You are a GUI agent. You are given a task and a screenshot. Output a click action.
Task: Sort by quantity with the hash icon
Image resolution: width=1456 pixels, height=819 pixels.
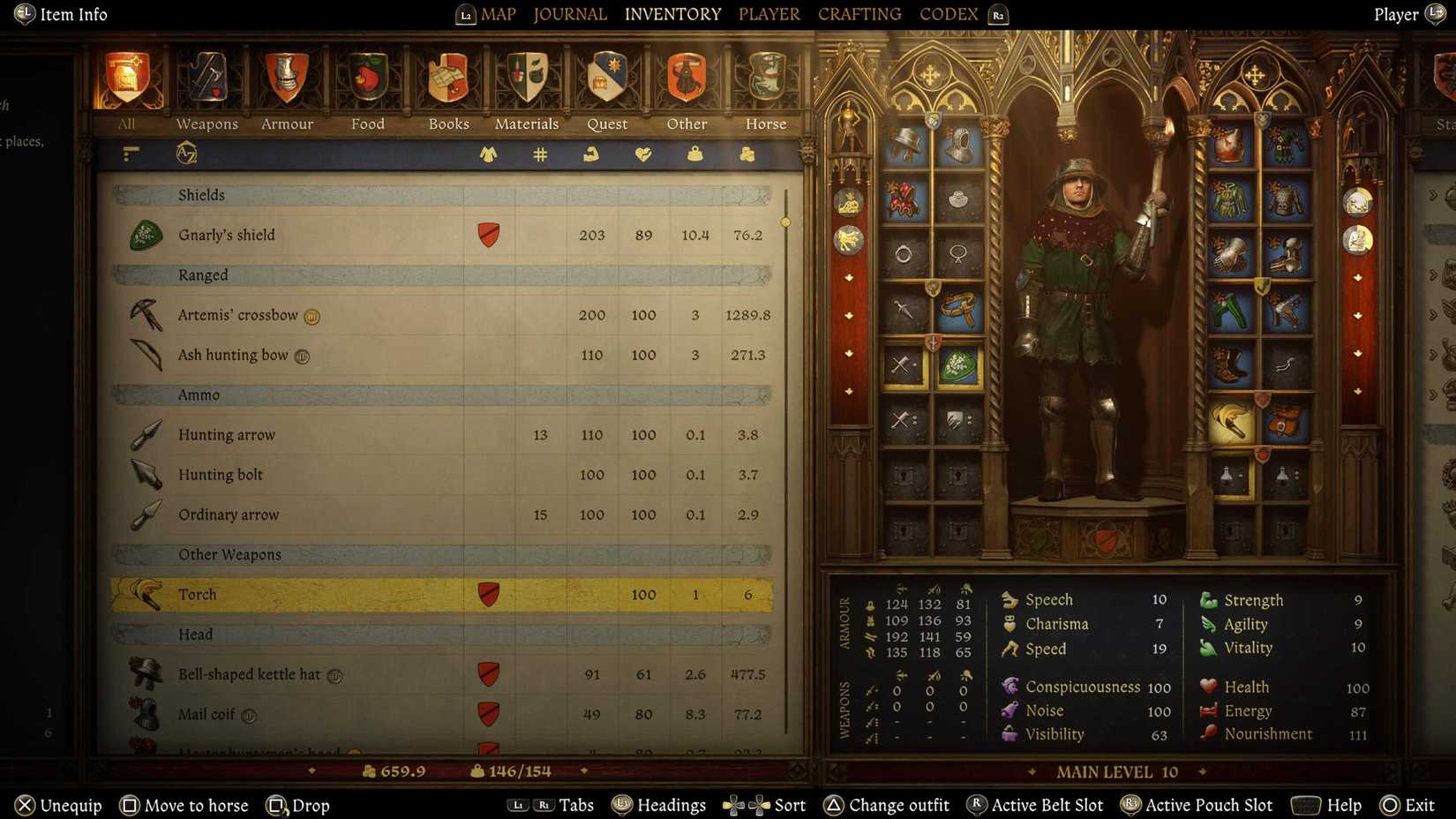point(538,154)
